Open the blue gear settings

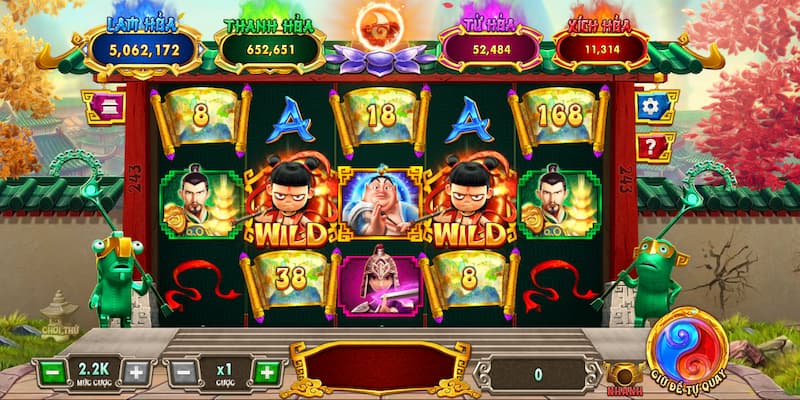click(655, 107)
